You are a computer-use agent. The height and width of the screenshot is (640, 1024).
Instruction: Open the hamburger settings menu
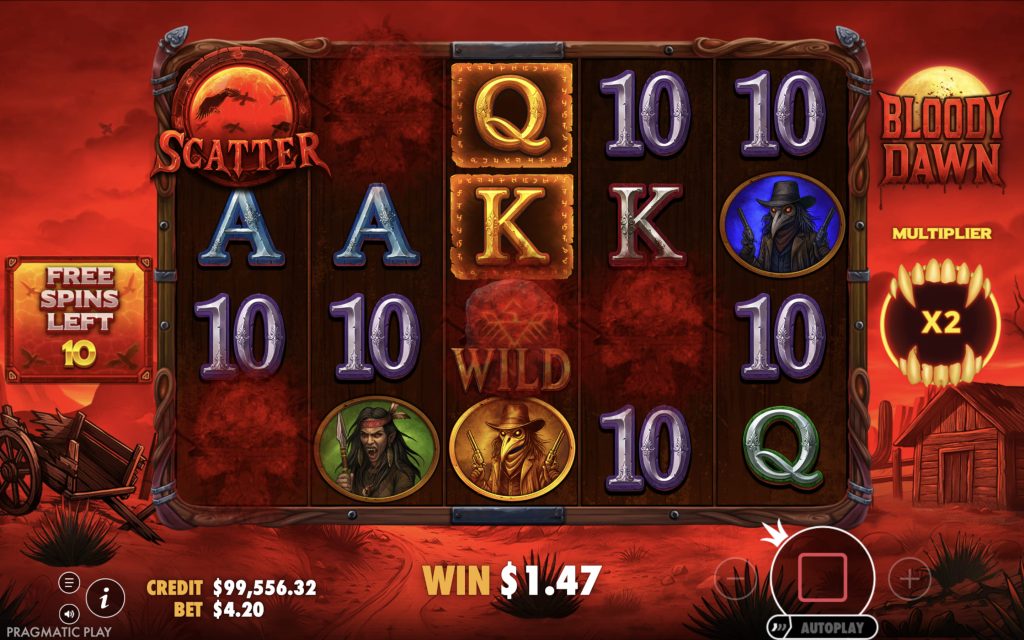click(x=69, y=582)
